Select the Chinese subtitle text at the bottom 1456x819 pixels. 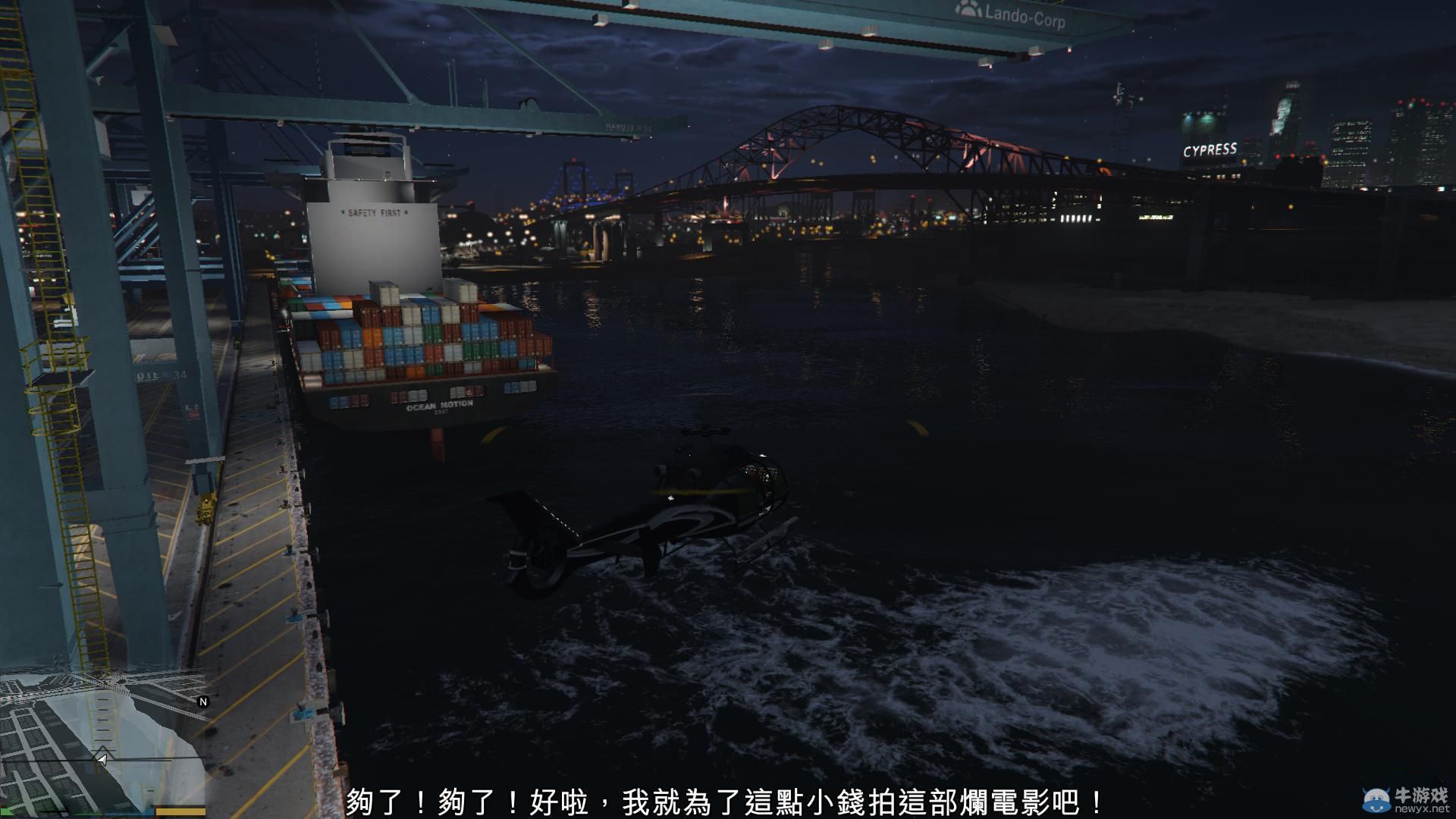point(728,798)
